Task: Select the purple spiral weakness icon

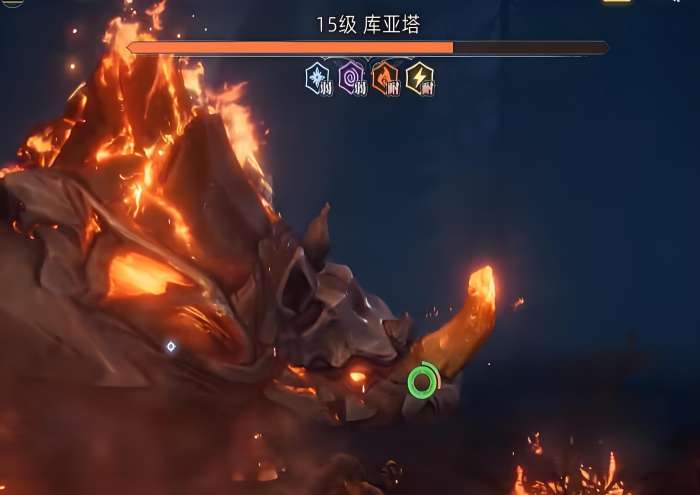Action: (x=352, y=77)
